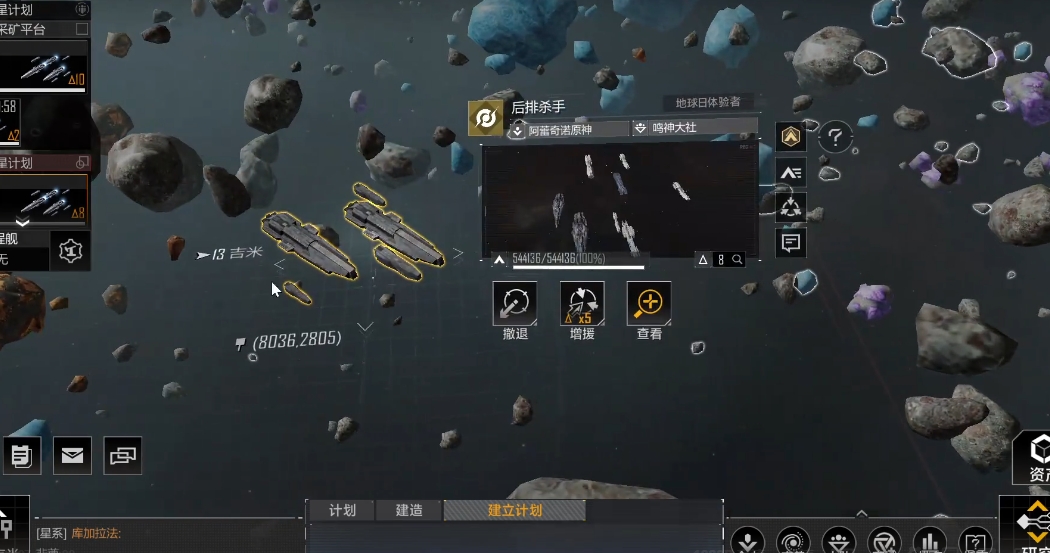Open the question mark help icon
This screenshot has width=1050, height=553.
pyautogui.click(x=835, y=137)
